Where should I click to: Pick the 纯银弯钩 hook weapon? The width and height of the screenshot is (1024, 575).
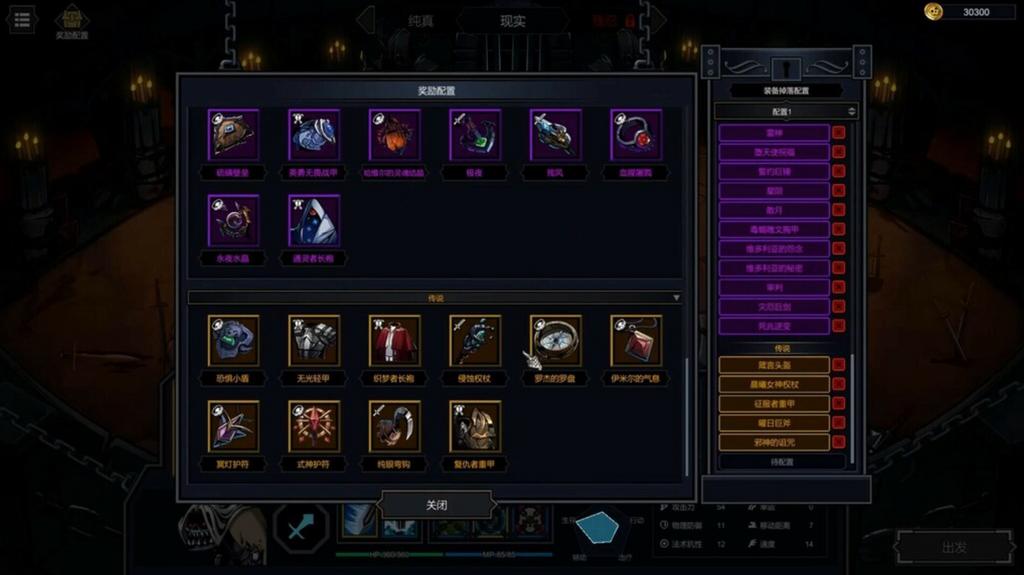click(x=395, y=427)
